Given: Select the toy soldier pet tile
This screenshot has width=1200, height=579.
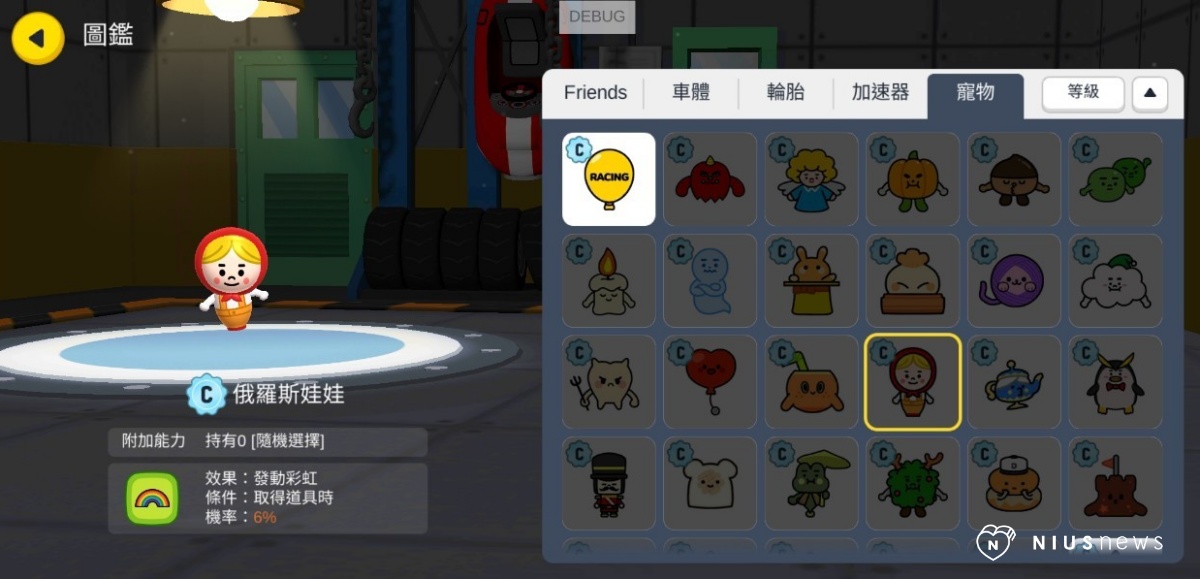Looking at the screenshot, I should point(609,484).
